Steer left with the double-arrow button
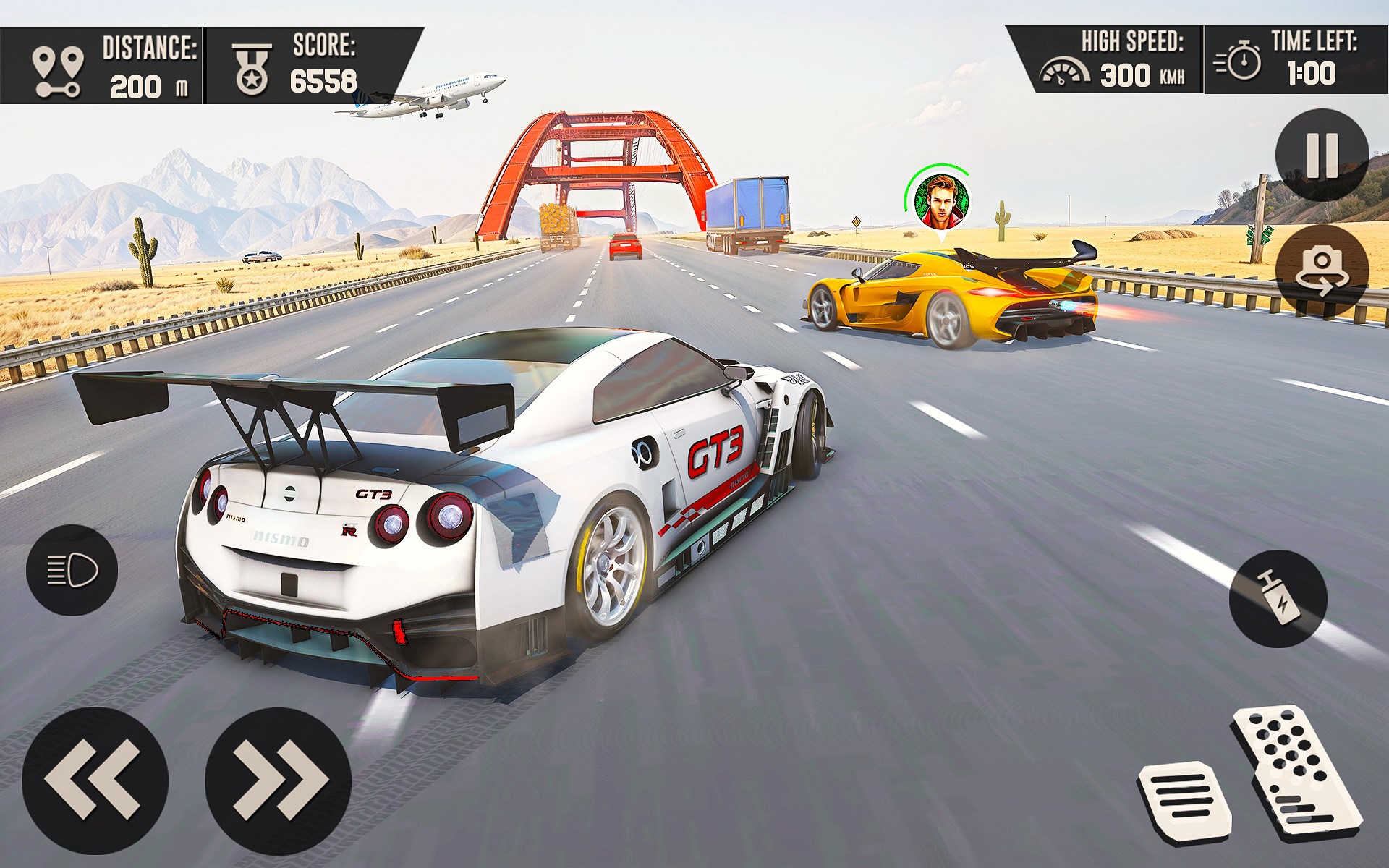The width and height of the screenshot is (1389, 868). coord(95,780)
